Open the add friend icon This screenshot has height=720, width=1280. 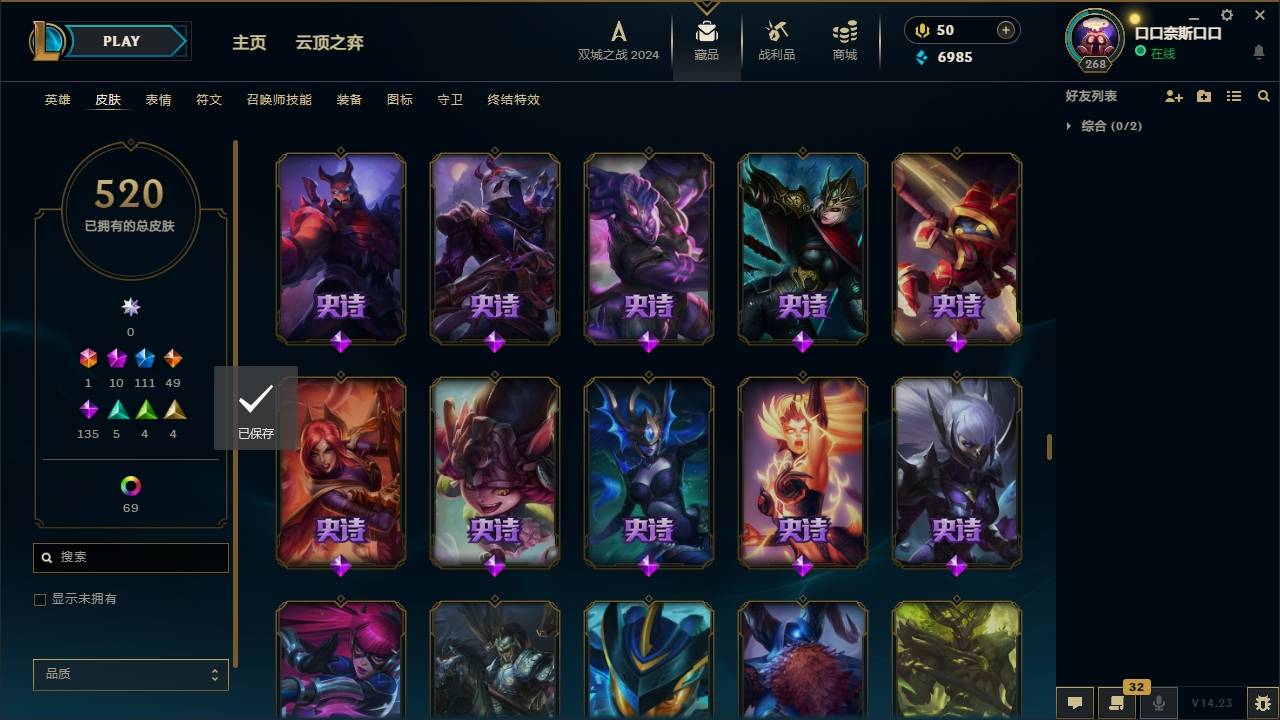(x=1174, y=96)
